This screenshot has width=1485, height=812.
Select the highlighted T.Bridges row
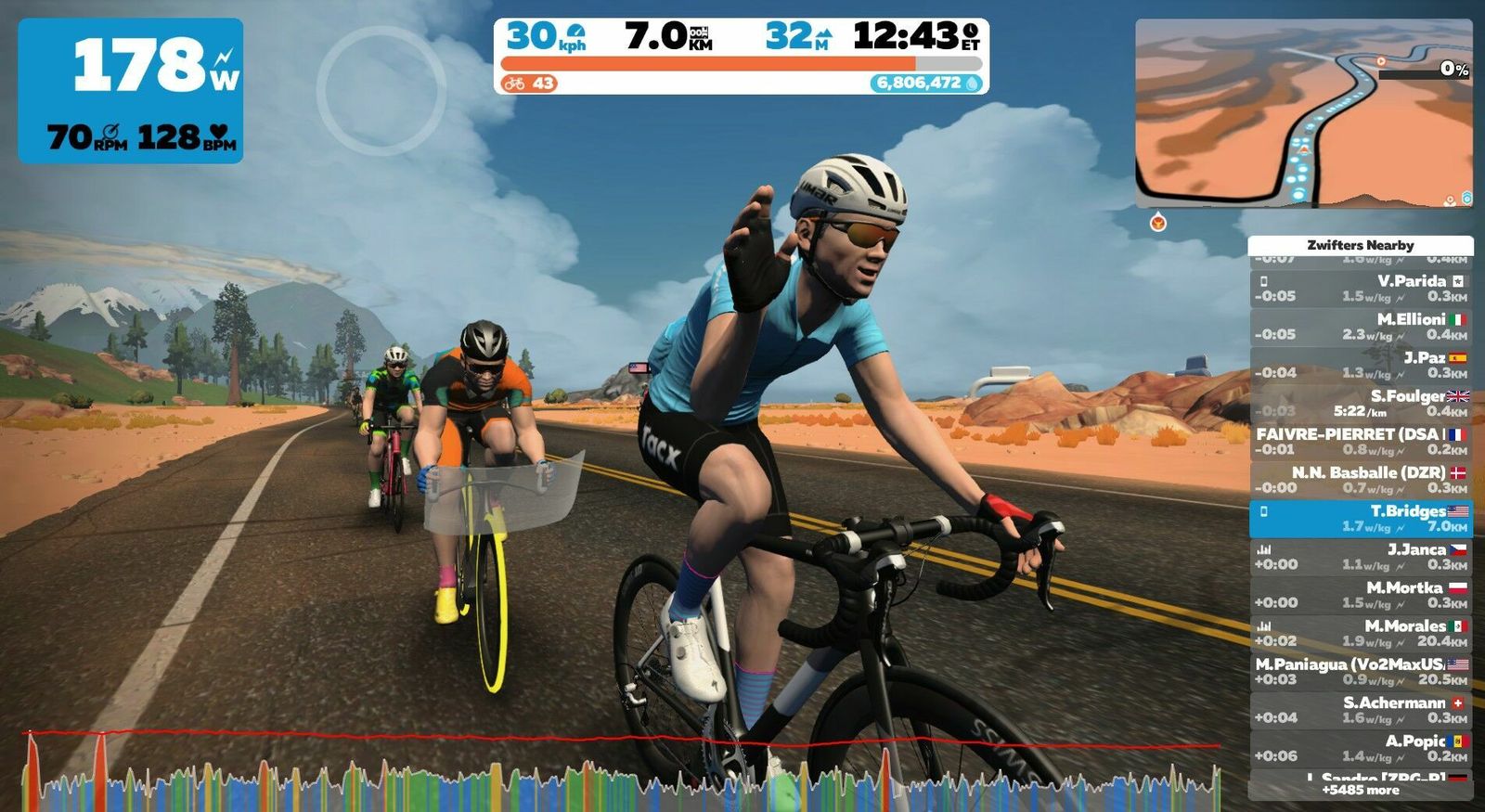tap(1361, 519)
